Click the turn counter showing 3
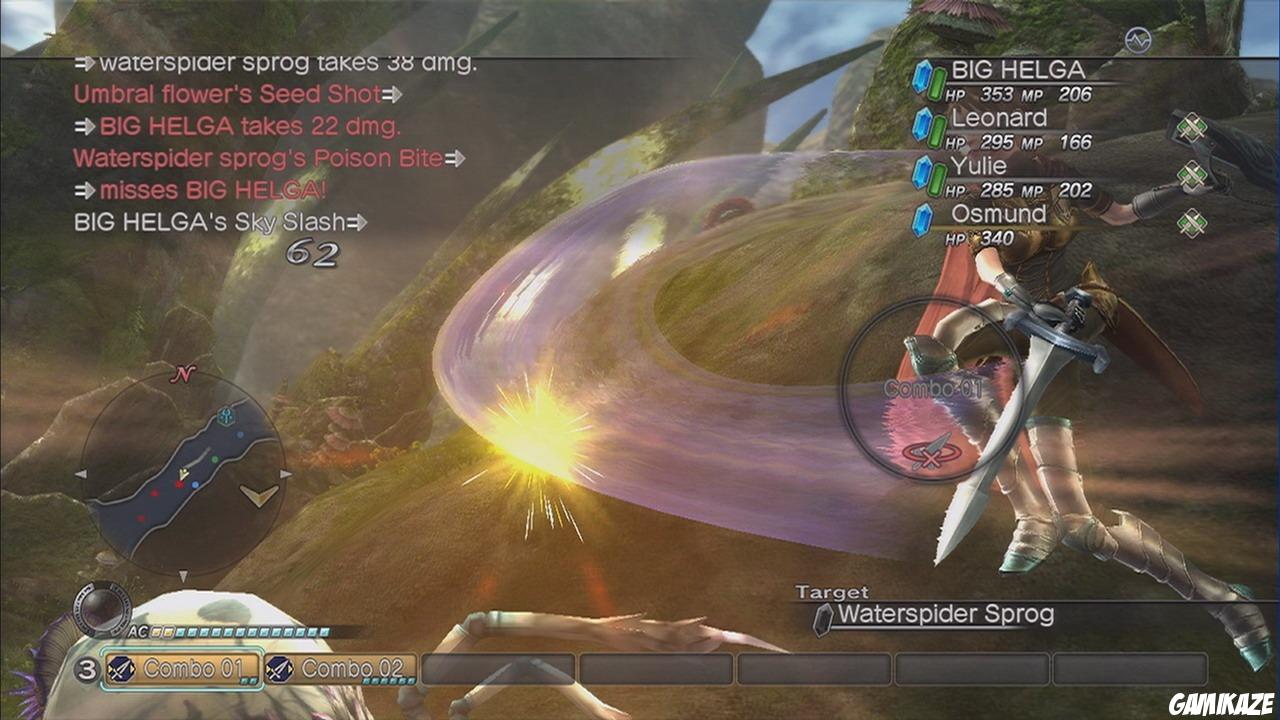Viewport: 1280px width, 720px height. pyautogui.click(x=88, y=667)
